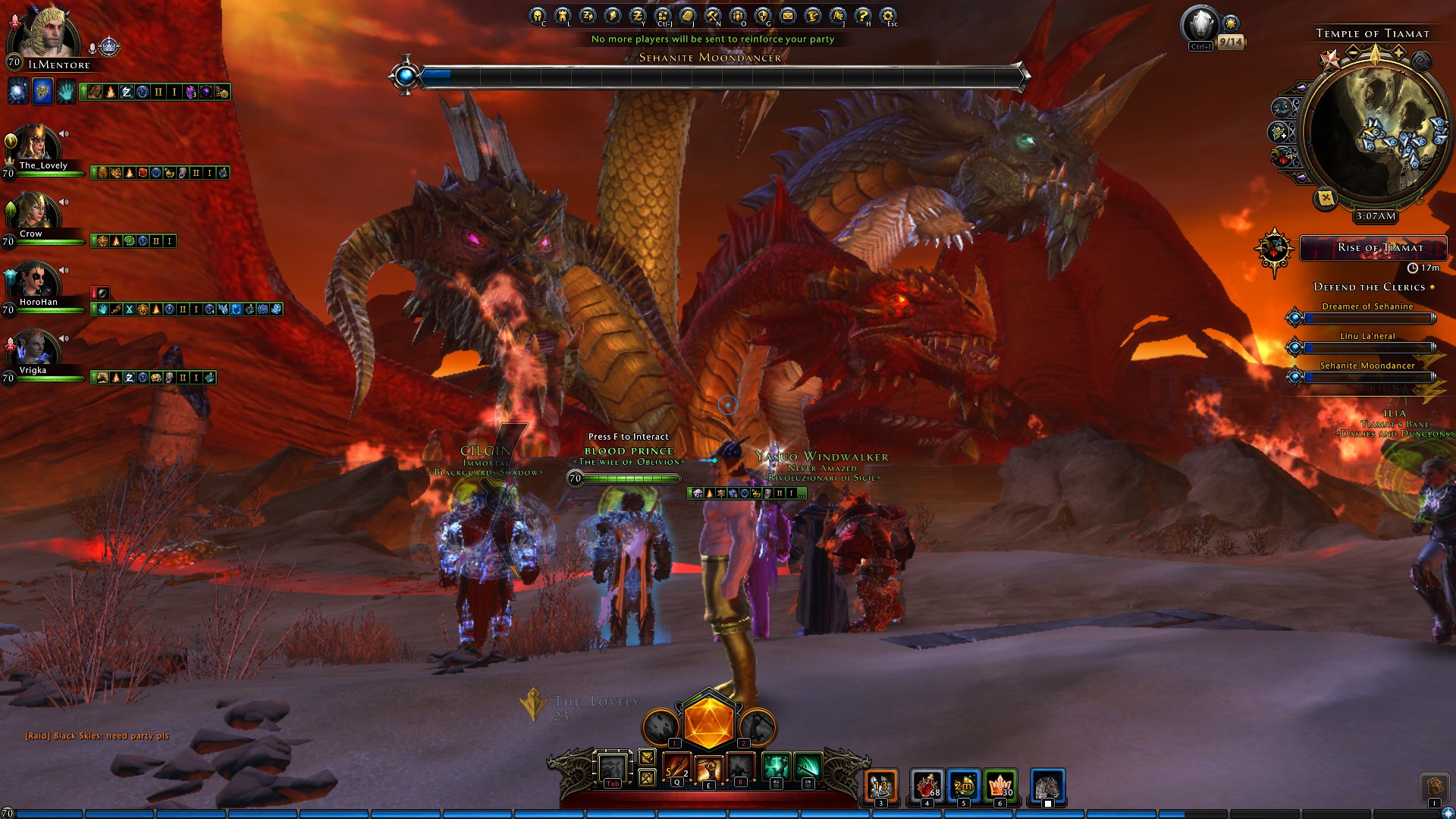Mute The_Lovely's voice speaker toggle
1456x819 pixels.
click(64, 133)
